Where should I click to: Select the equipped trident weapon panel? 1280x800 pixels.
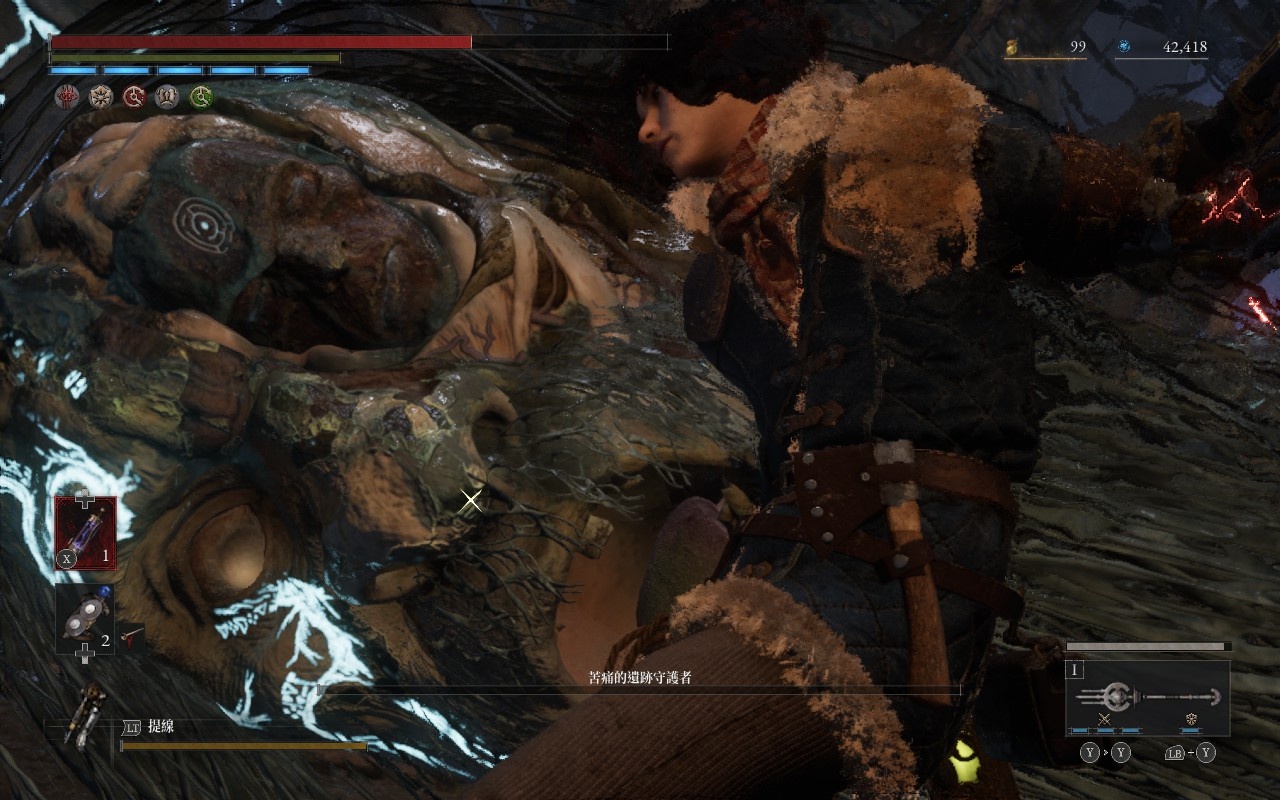1148,697
